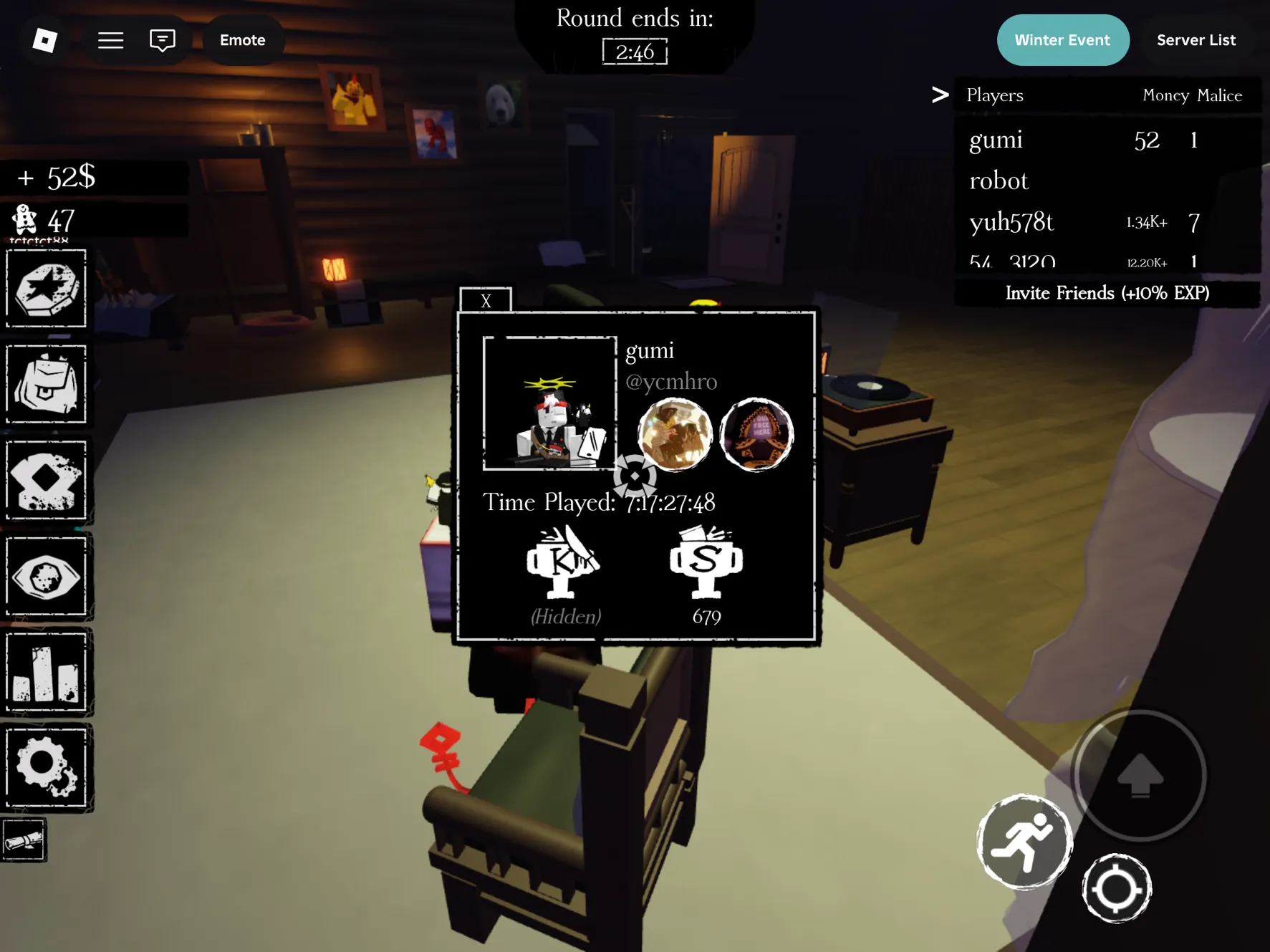
Task: Open the gear settings menu
Action: coord(47,767)
